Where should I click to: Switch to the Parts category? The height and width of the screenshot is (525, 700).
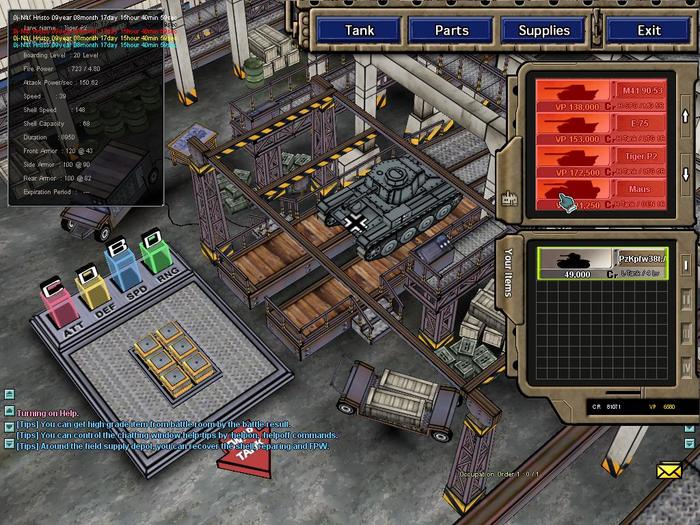(x=451, y=30)
